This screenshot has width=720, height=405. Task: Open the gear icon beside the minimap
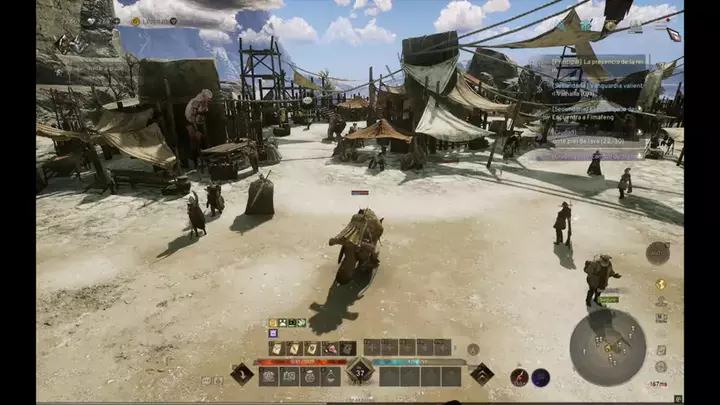click(661, 367)
